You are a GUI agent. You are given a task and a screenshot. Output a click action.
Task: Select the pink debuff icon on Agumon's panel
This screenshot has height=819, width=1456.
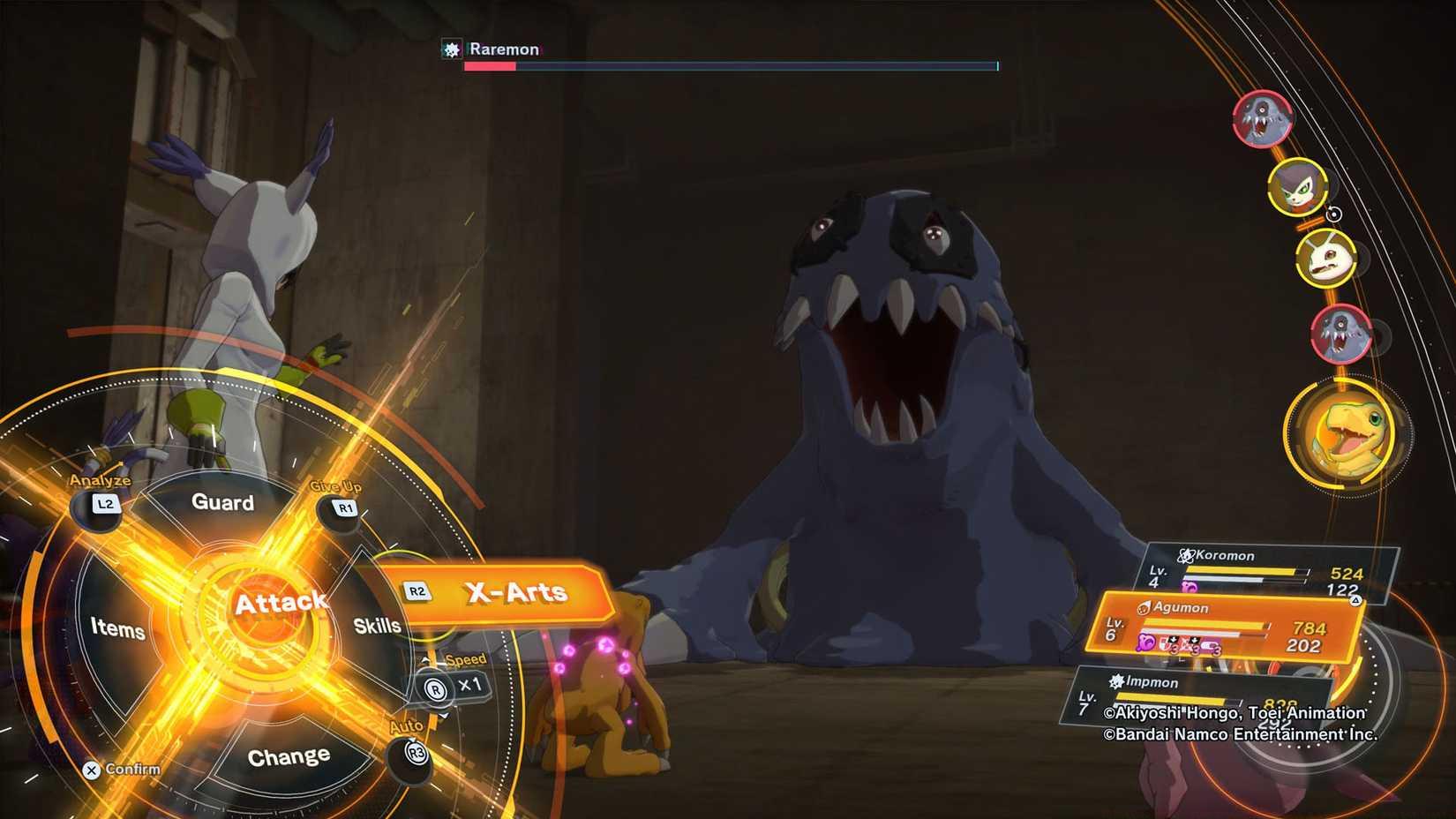1145,642
